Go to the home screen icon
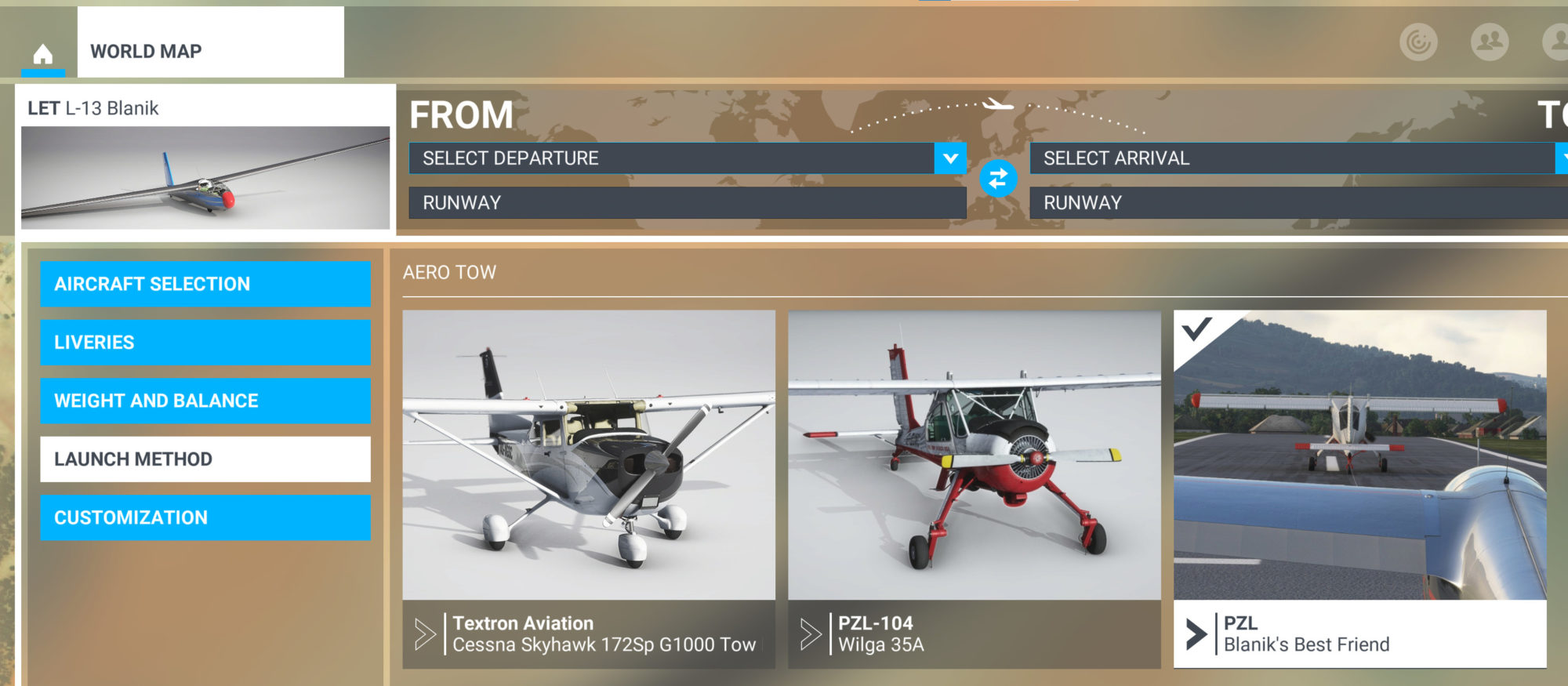Screen dimensions: 1568x686 pos(43,53)
